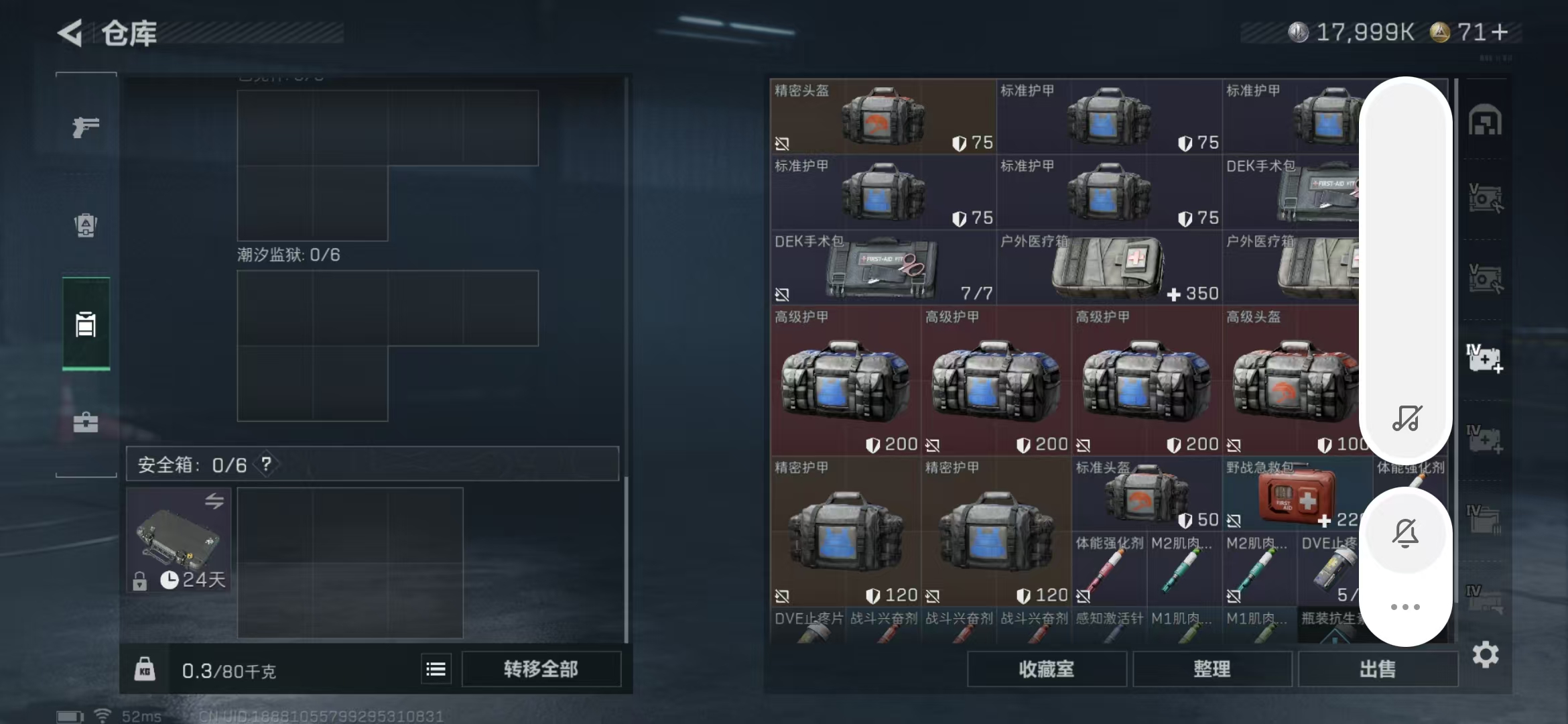Select the 高级头盔 red bag
This screenshot has height=724, width=1568.
point(1293,381)
